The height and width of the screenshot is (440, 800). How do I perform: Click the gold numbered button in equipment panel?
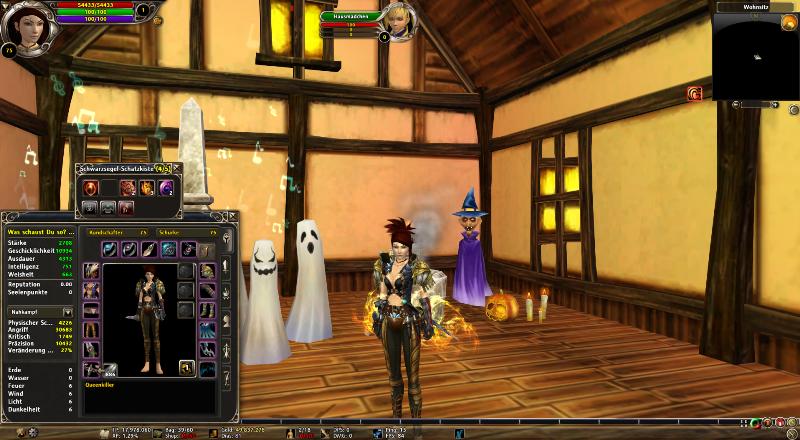[x=186, y=368]
